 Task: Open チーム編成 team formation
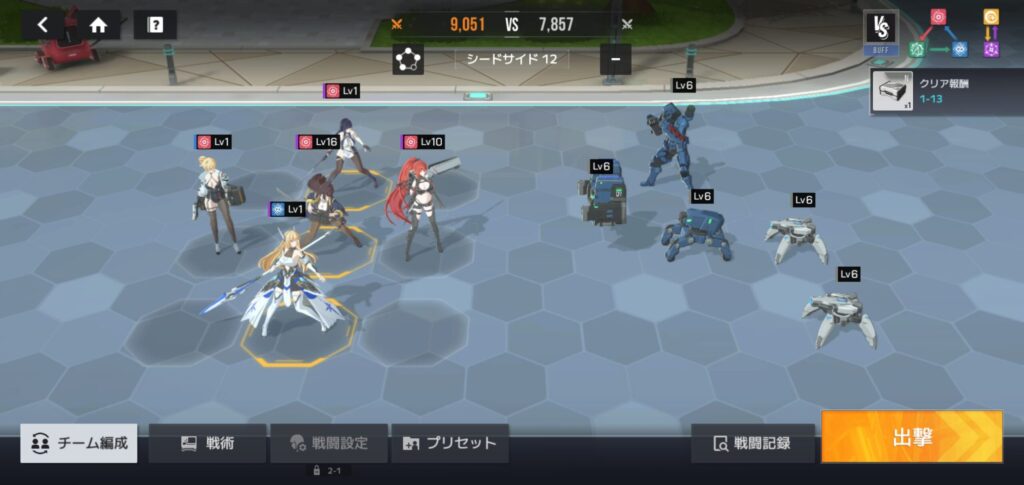tap(80, 443)
